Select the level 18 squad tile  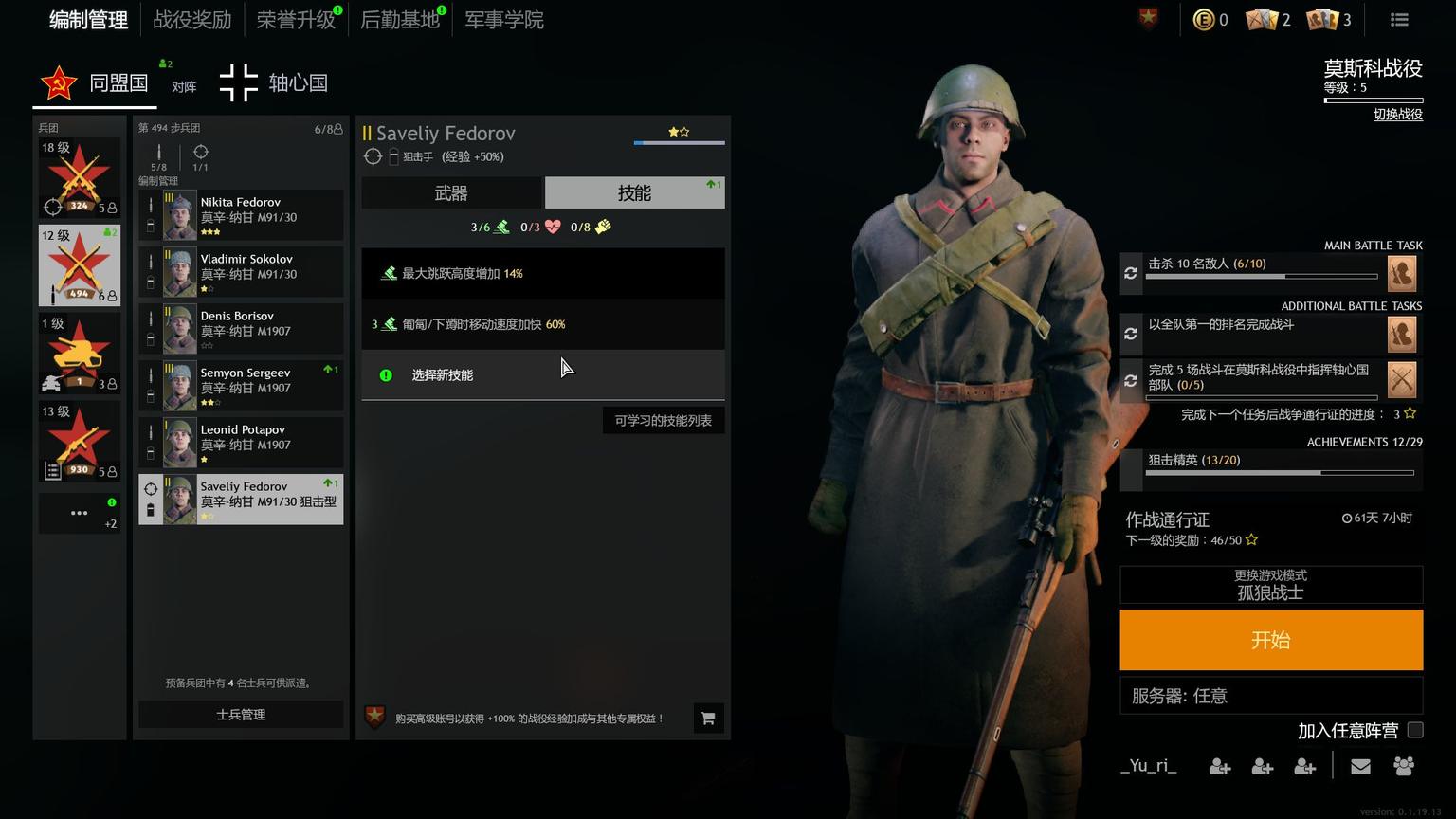79,177
